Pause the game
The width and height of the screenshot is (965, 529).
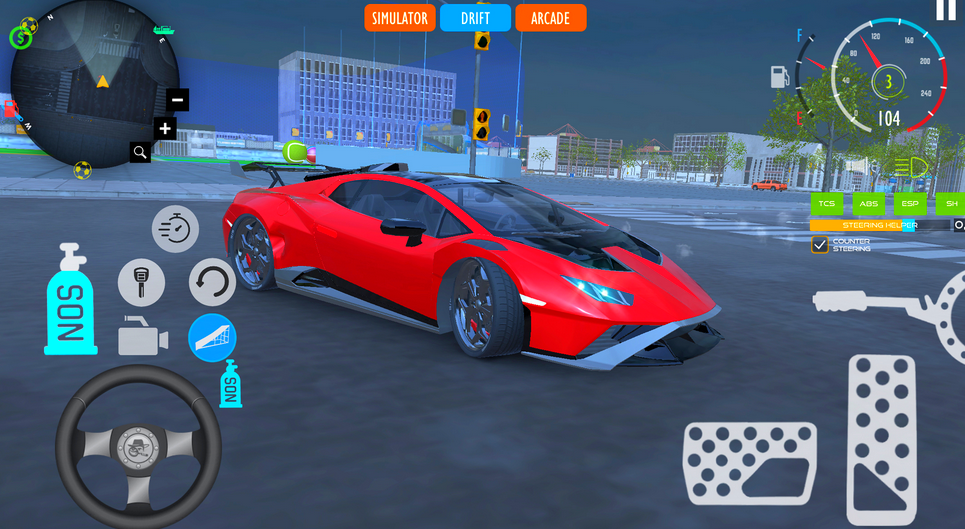945,10
